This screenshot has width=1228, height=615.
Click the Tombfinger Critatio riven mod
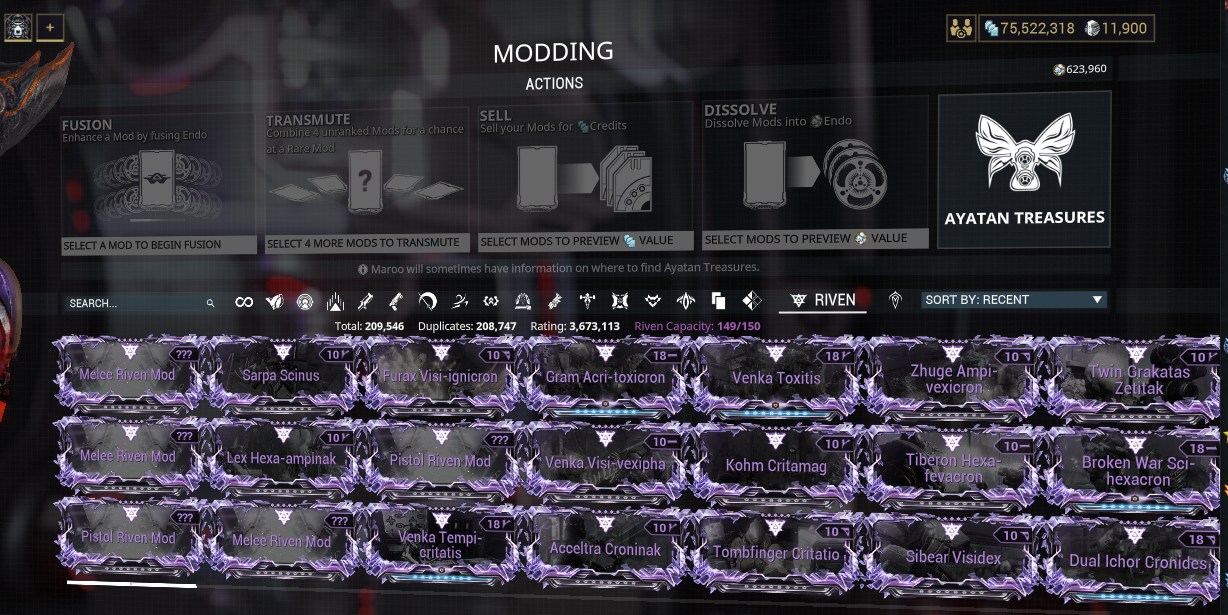[x=776, y=553]
